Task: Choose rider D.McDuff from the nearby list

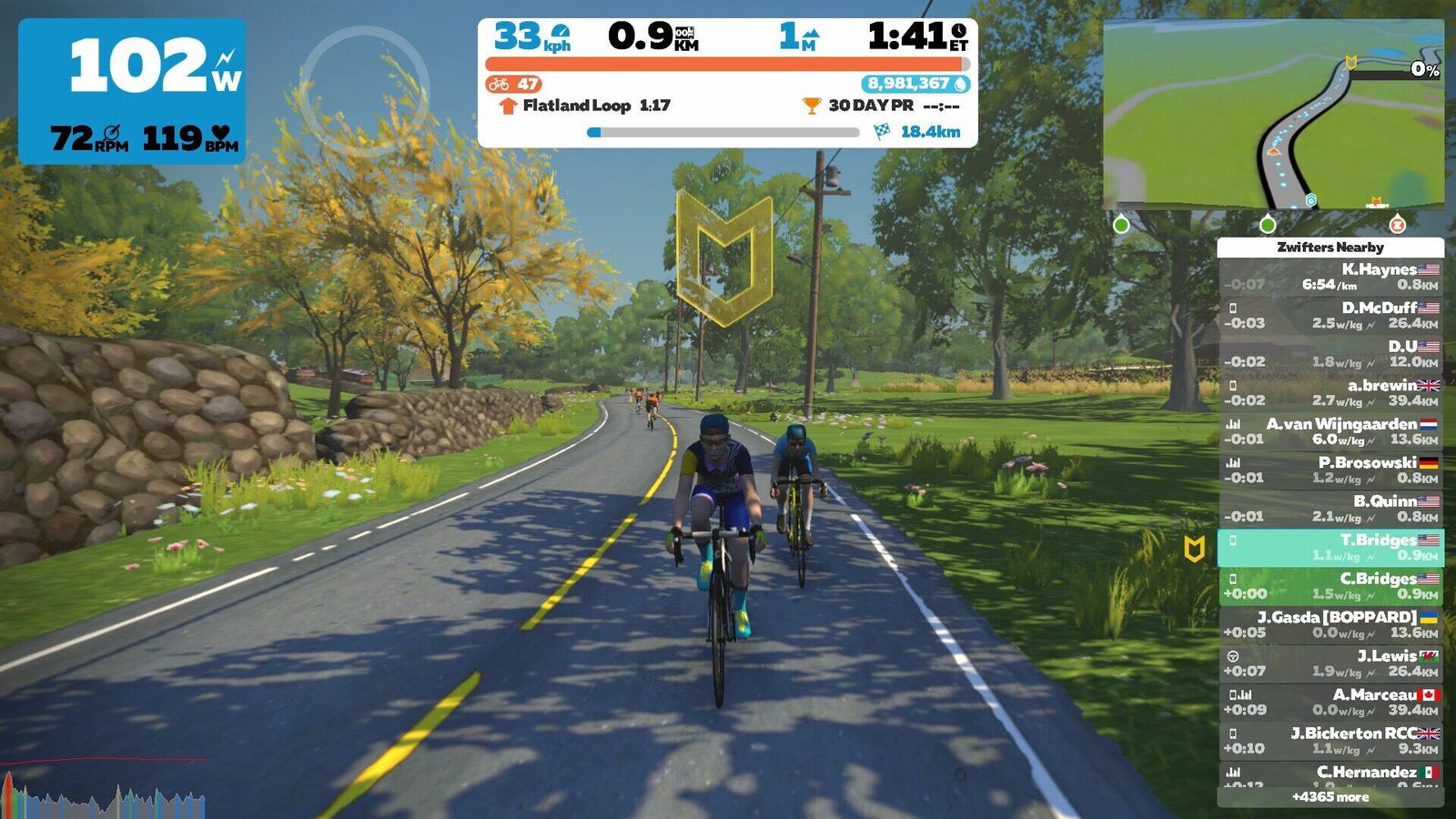Action: click(x=1330, y=316)
